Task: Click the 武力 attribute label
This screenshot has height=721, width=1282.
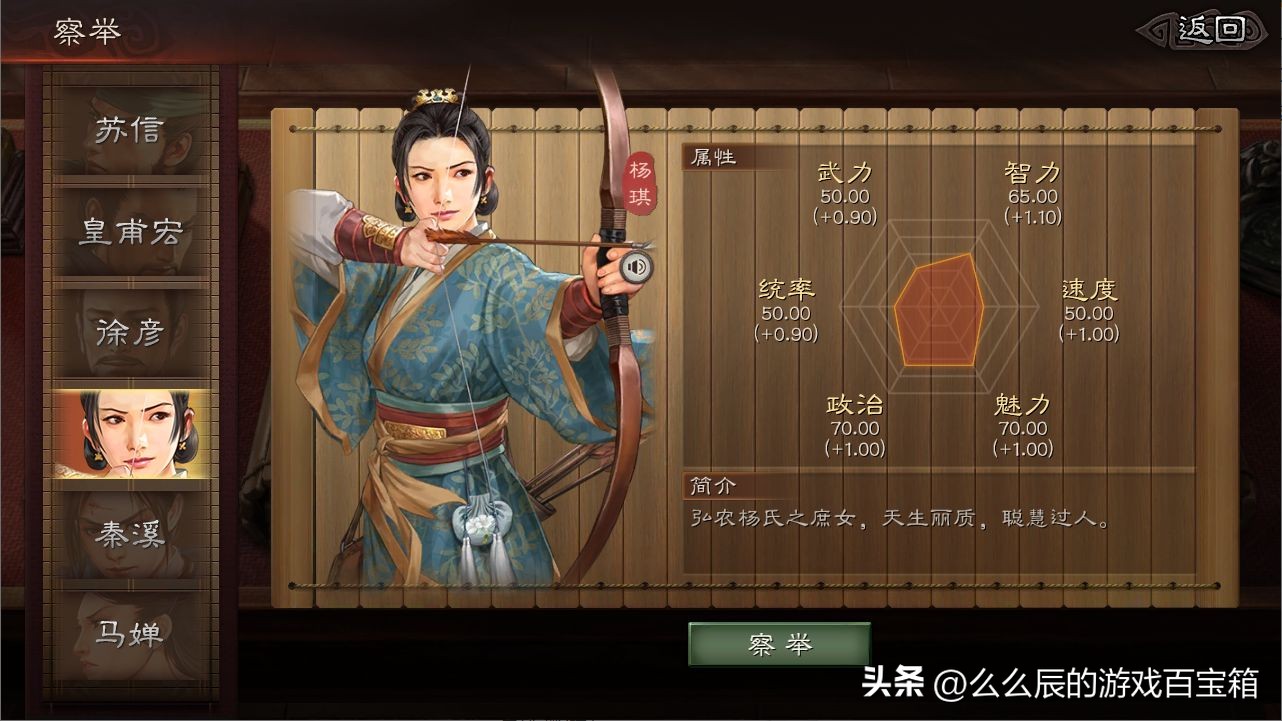Action: (843, 172)
